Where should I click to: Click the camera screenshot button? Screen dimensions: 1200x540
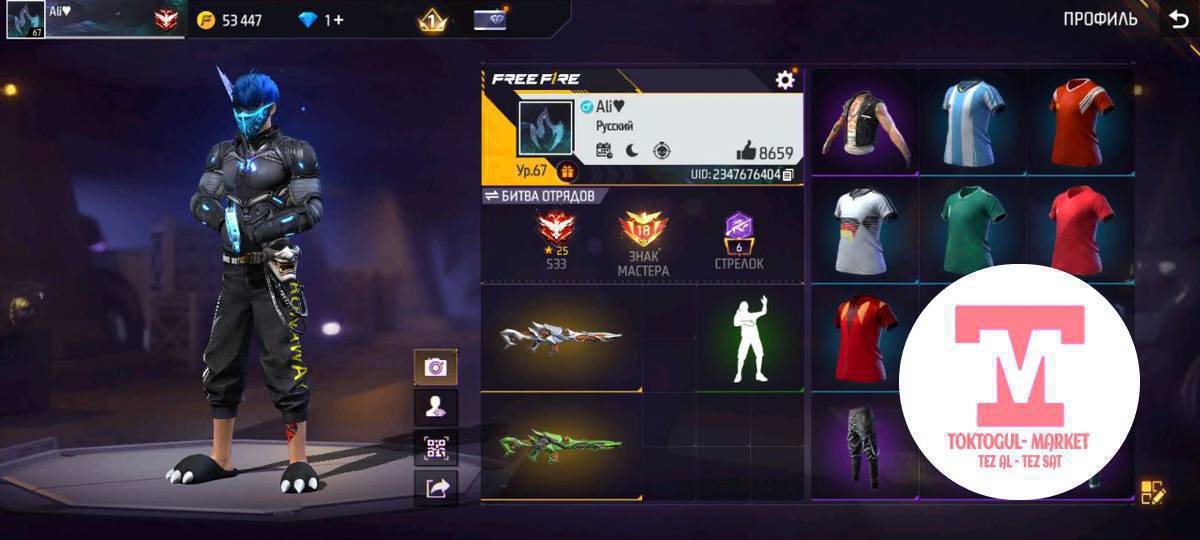tap(436, 367)
